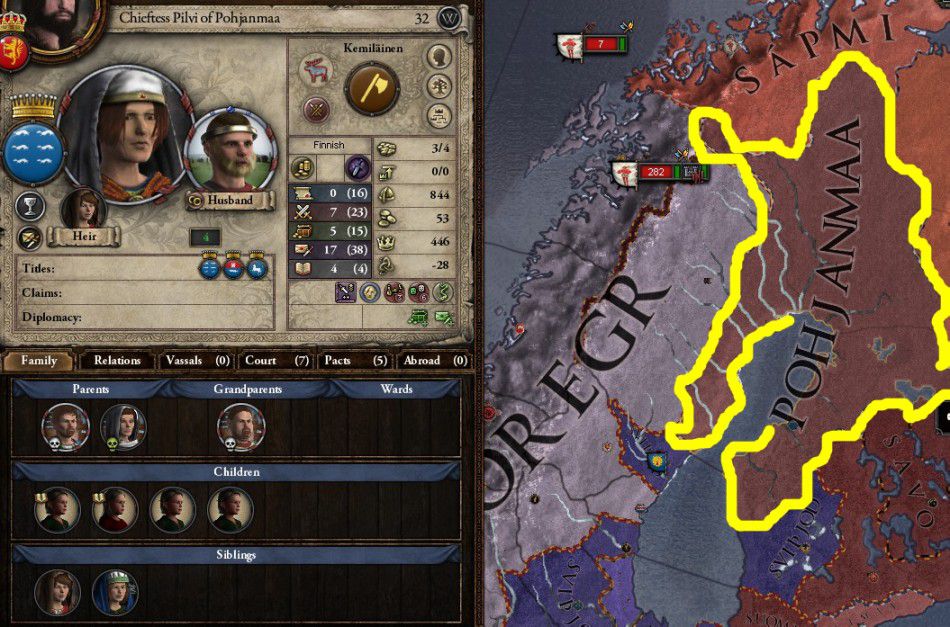
Task: Select the goblet icon beside the portrait
Action: point(30,207)
